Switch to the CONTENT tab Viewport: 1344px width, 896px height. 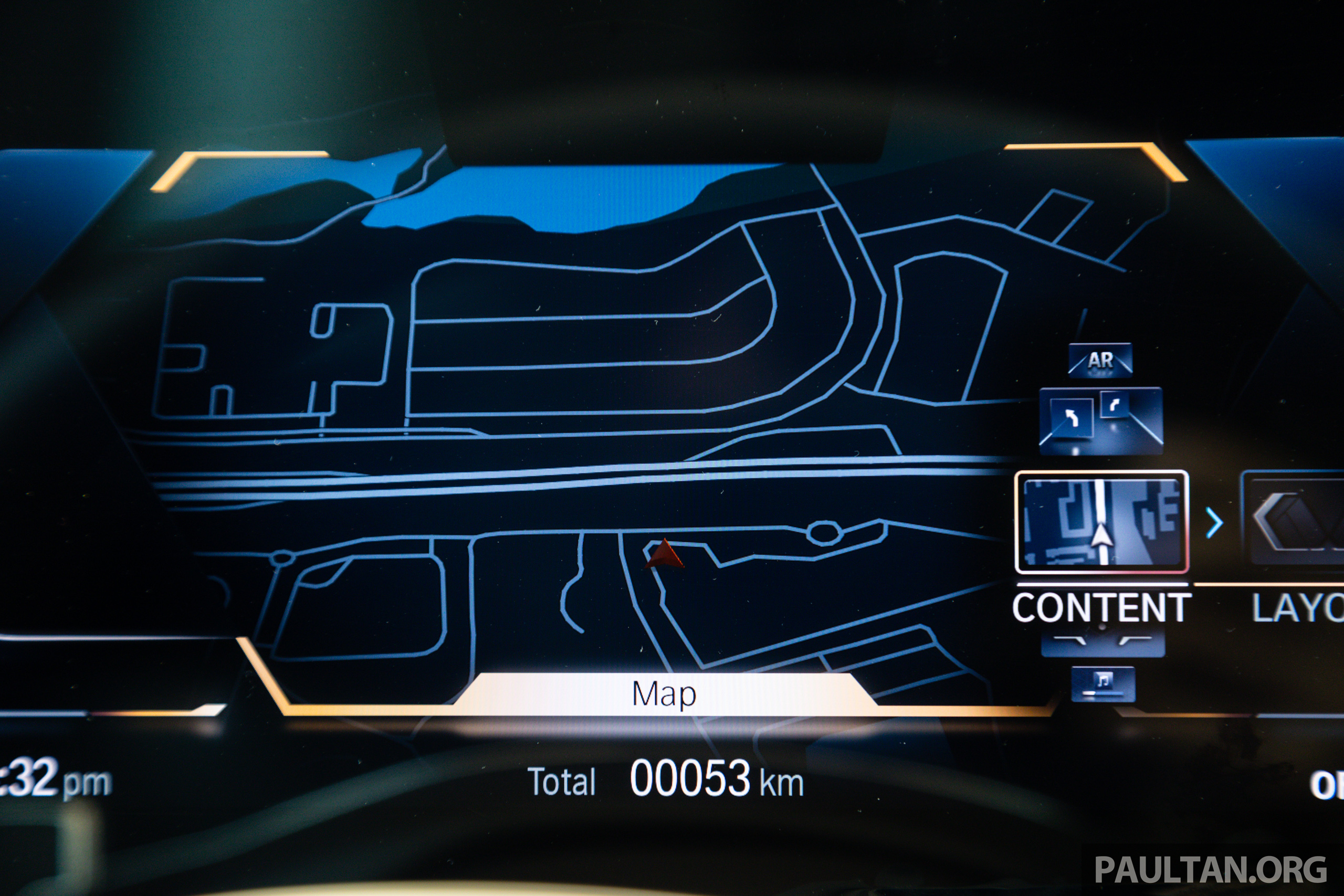1101,608
